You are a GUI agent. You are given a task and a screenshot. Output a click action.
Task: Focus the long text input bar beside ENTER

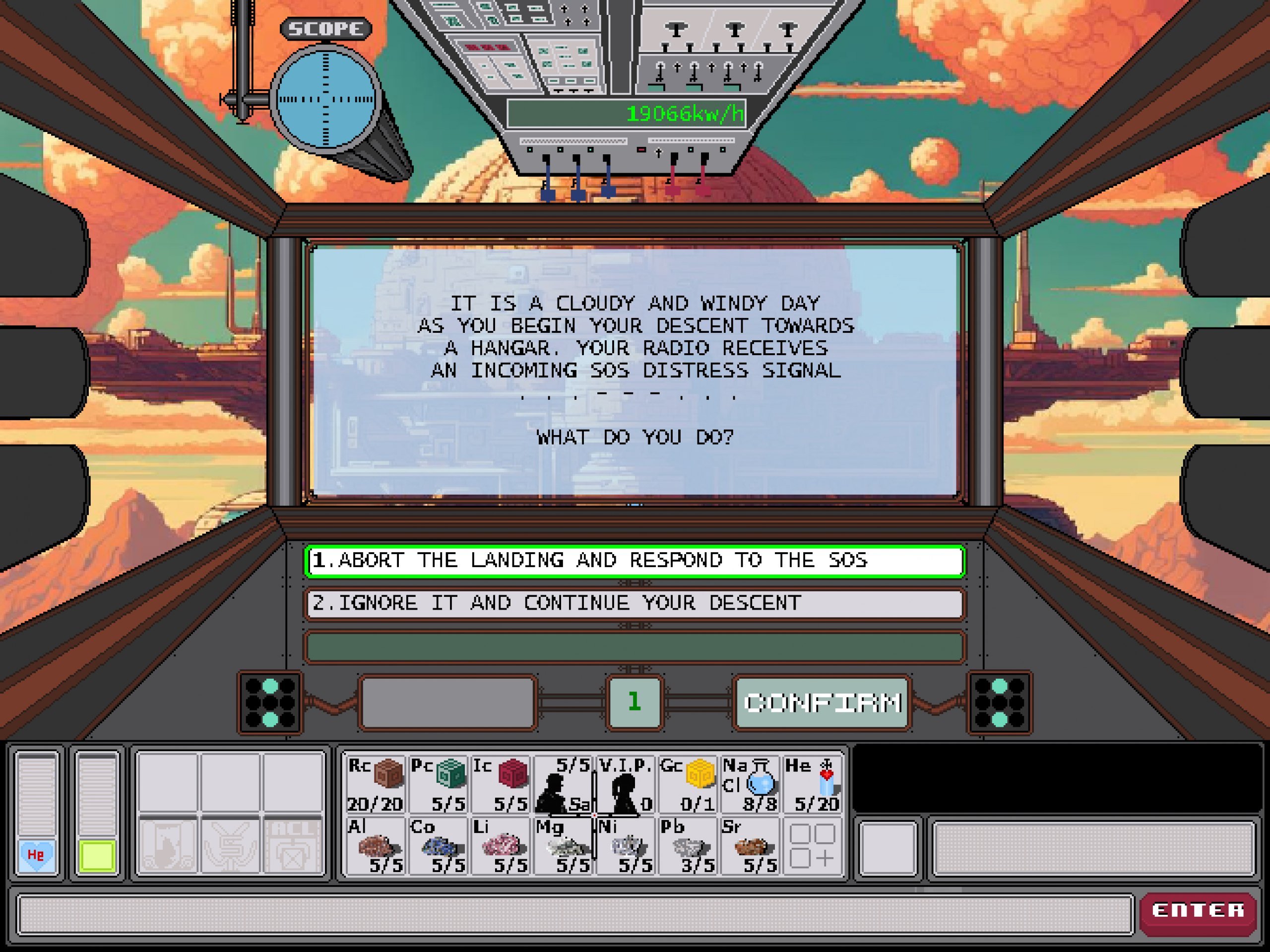coord(574,914)
